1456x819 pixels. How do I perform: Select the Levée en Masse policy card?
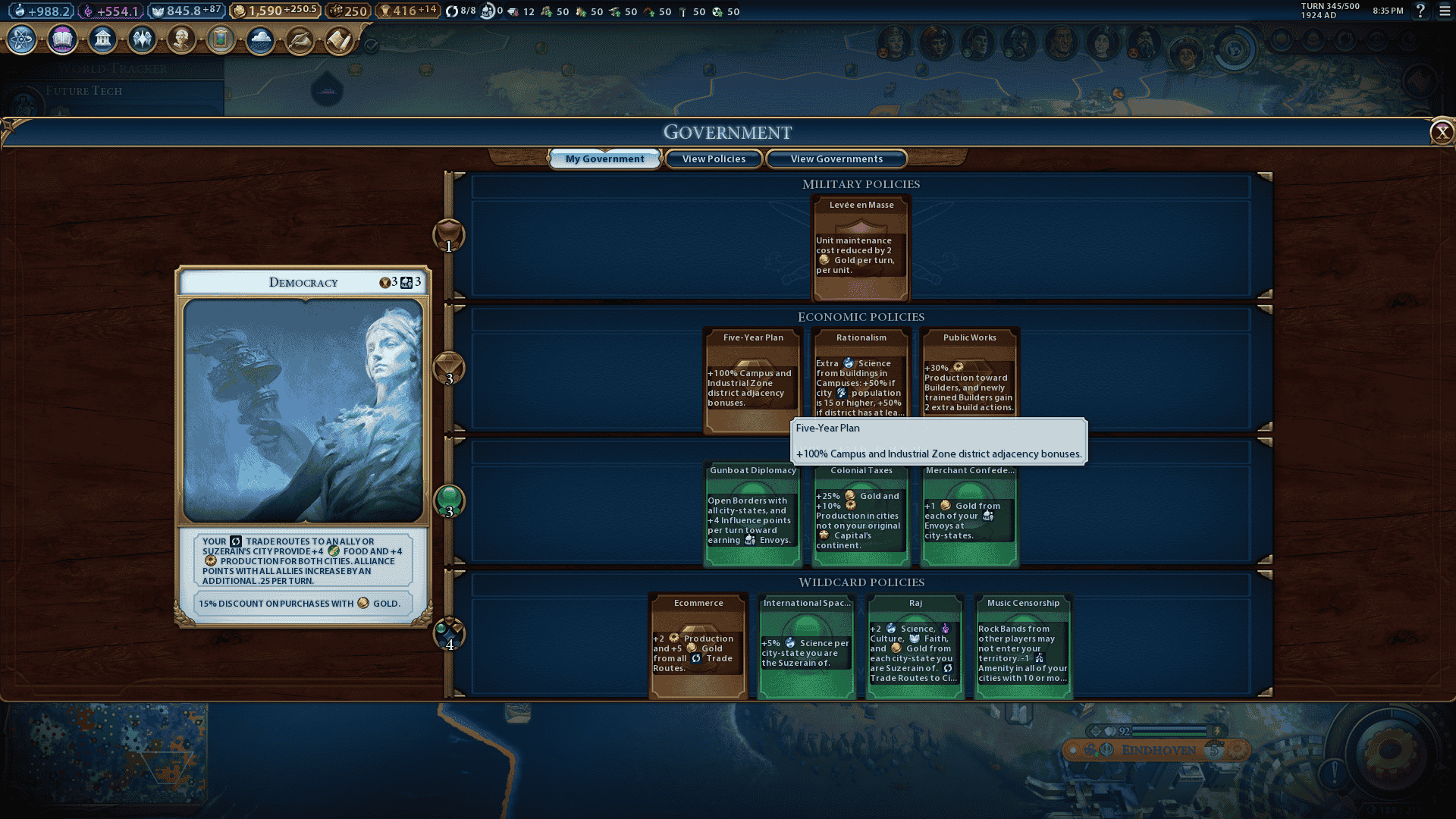[x=861, y=248]
